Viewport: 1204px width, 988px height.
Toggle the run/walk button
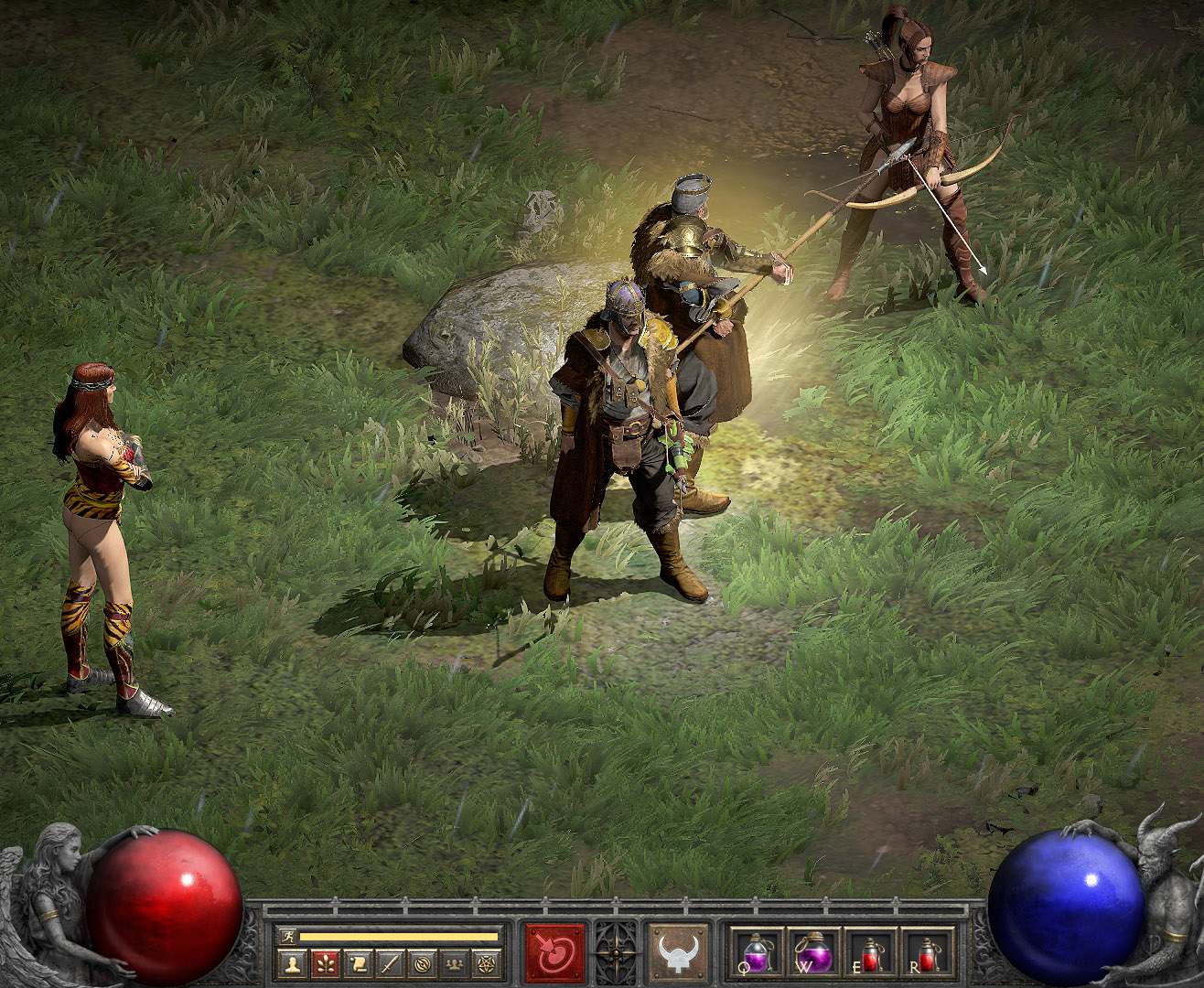[x=287, y=937]
